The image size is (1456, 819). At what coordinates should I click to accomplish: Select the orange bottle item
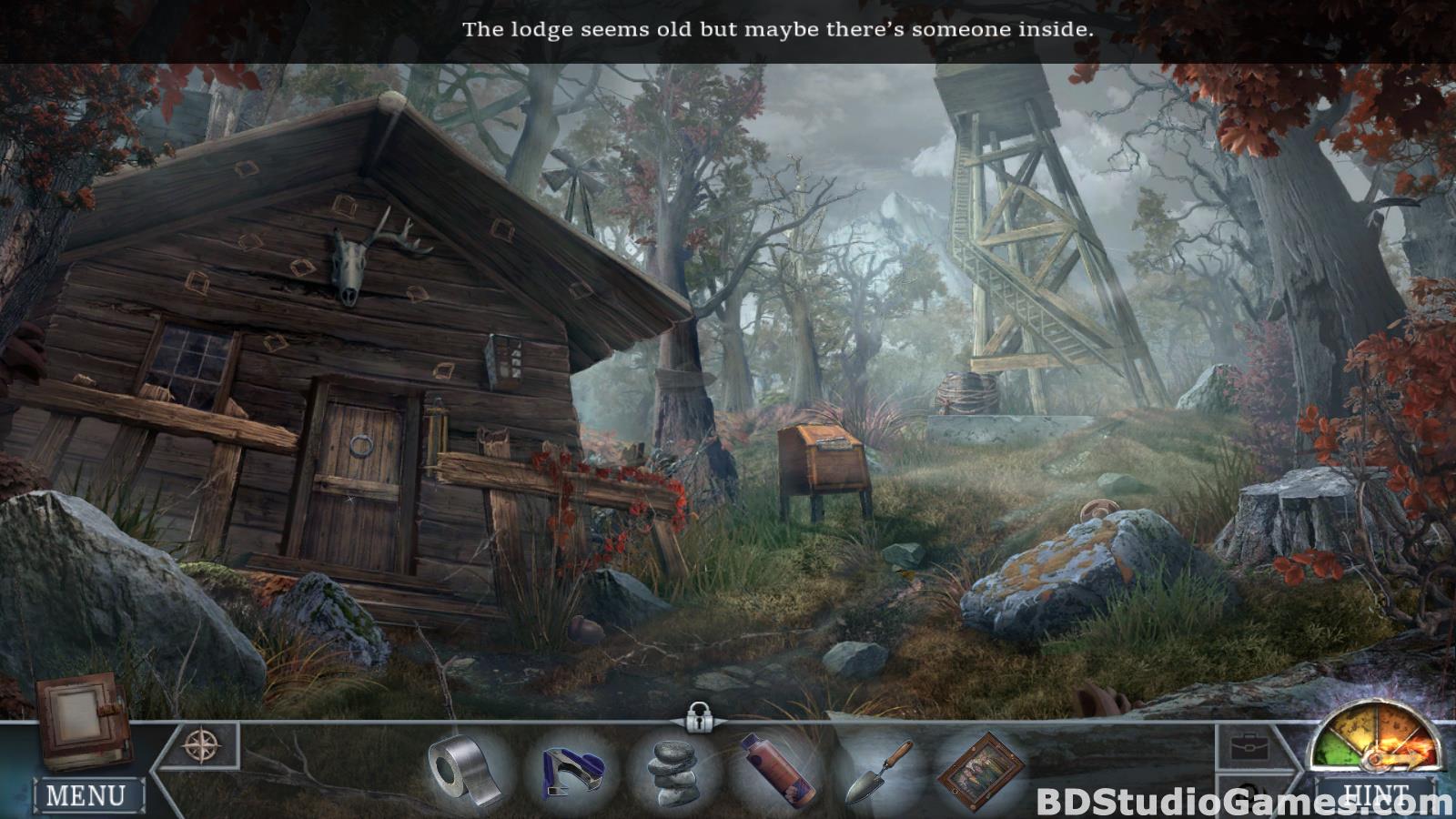(774, 770)
